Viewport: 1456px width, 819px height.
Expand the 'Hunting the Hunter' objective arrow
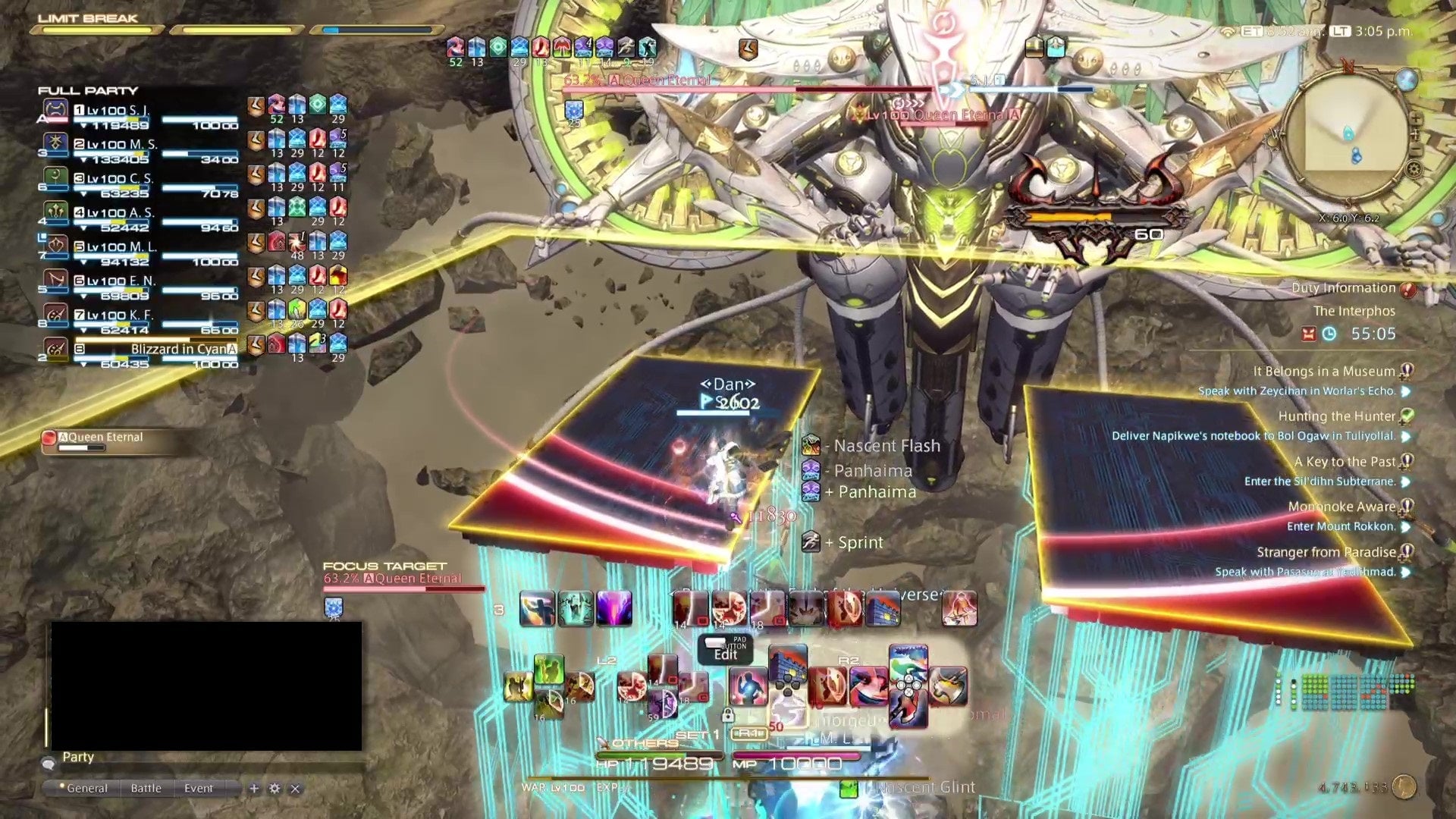coord(1405,436)
